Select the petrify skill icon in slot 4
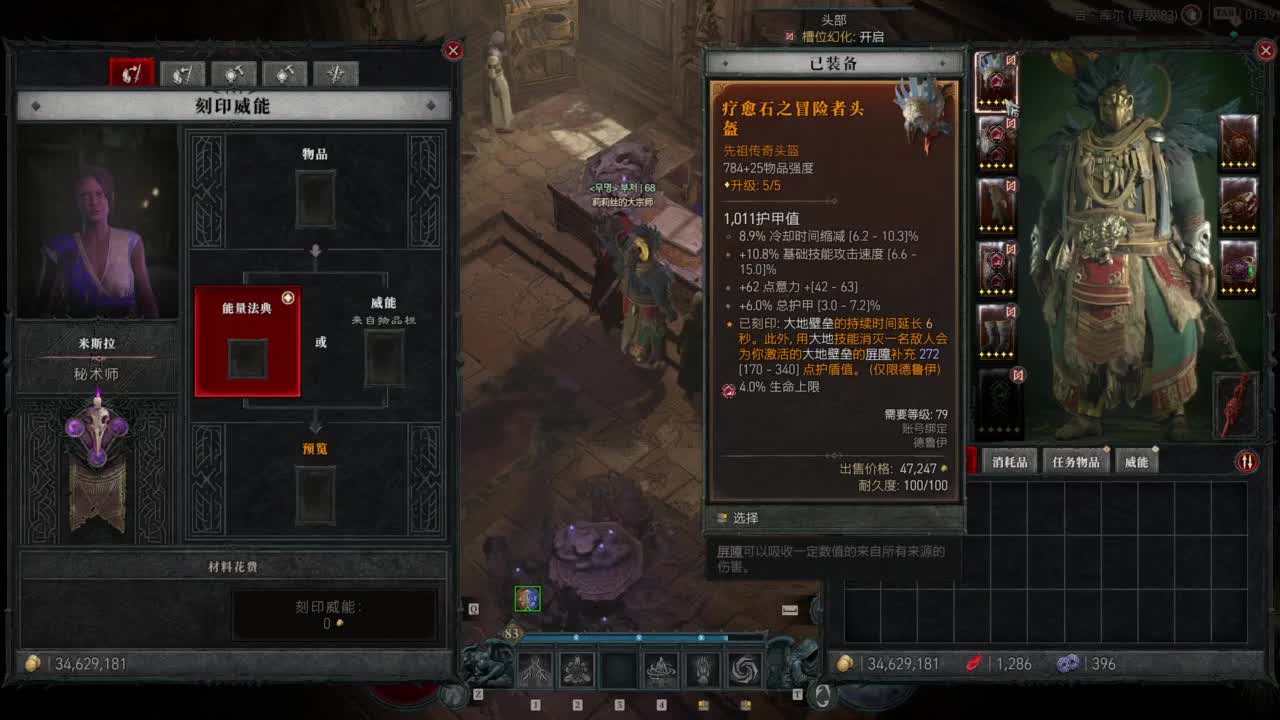Image resolution: width=1280 pixels, height=720 pixels. (x=659, y=670)
